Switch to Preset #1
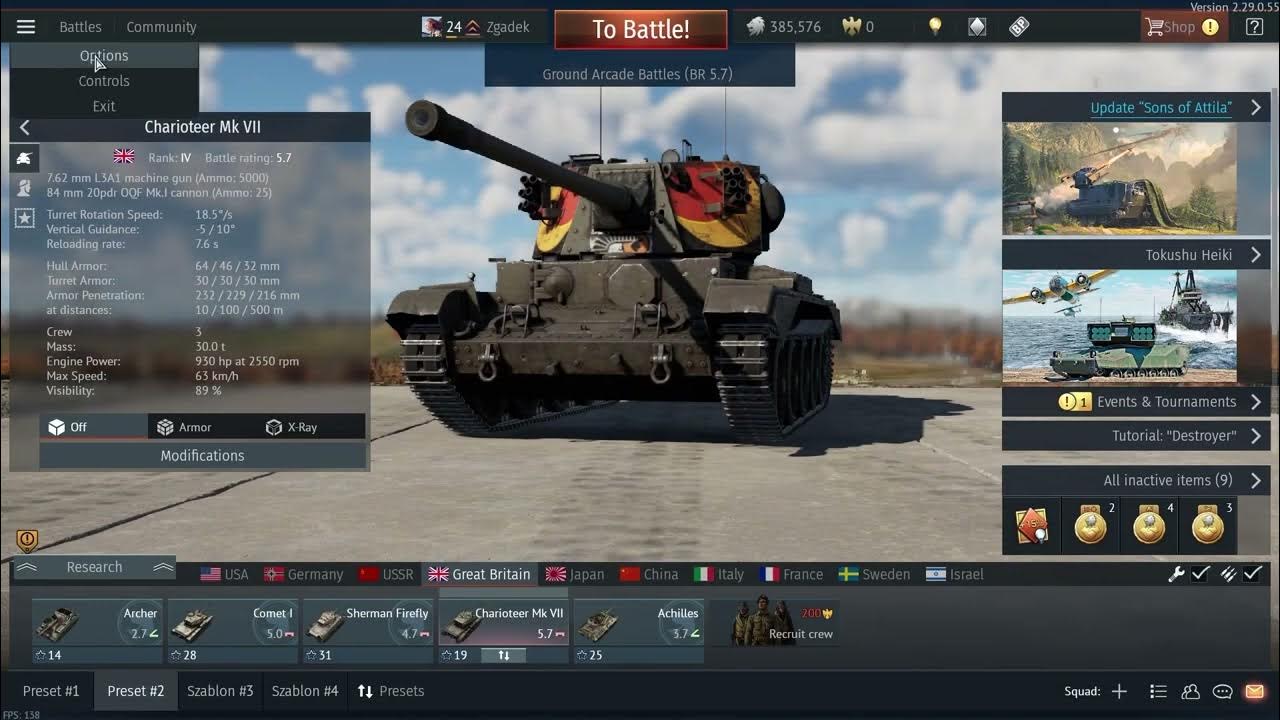This screenshot has width=1280, height=720. [51, 691]
